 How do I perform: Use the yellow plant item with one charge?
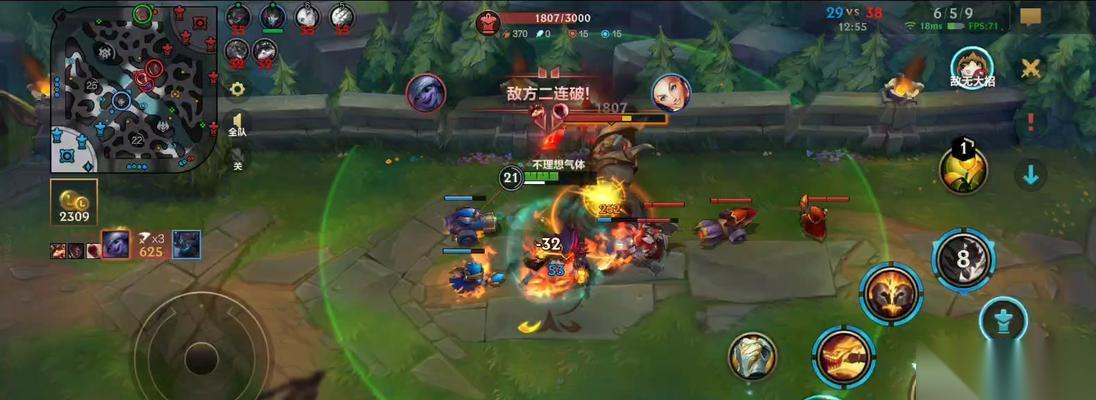pyautogui.click(x=963, y=169)
